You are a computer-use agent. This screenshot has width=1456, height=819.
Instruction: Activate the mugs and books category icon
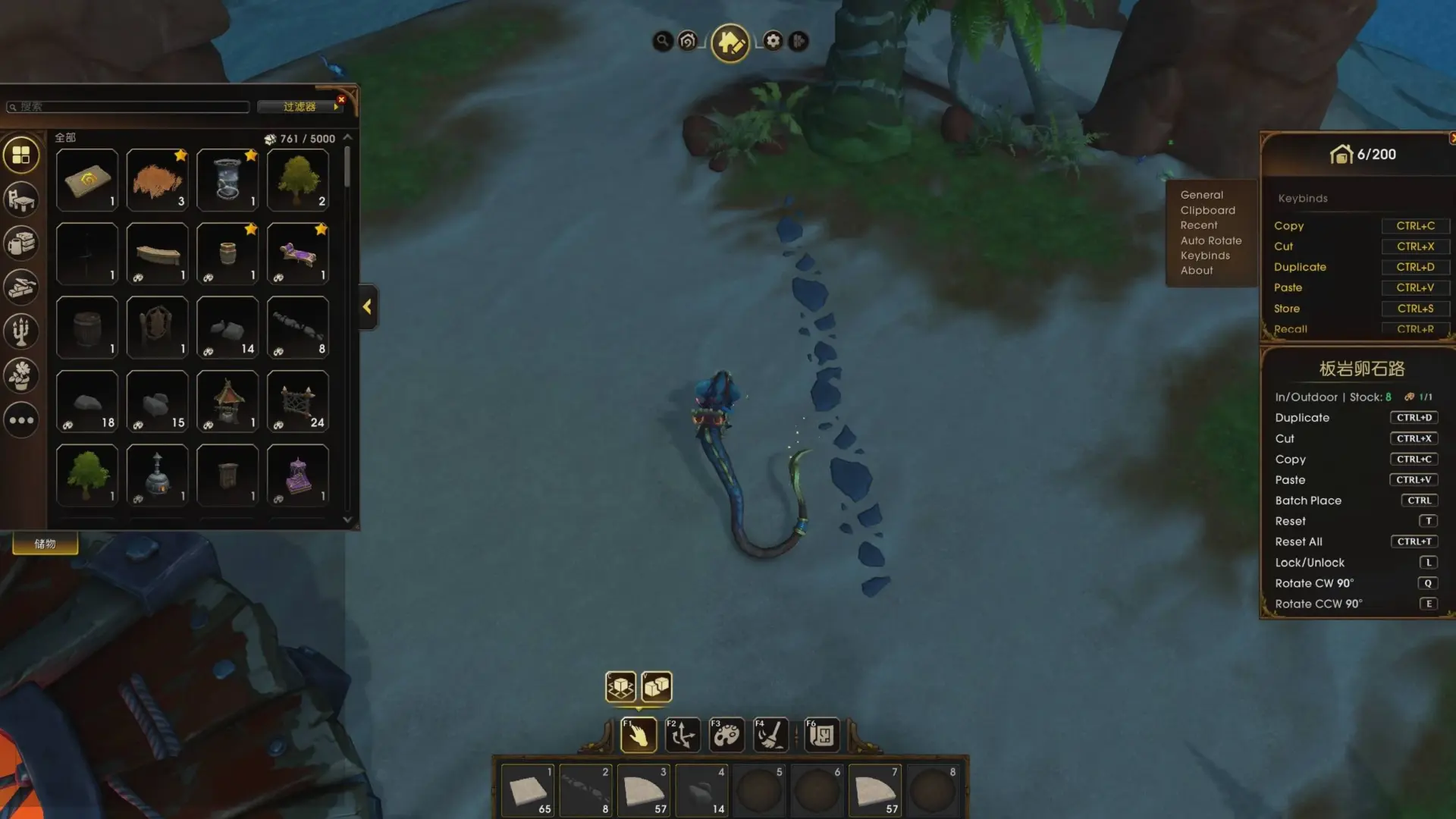tap(20, 243)
